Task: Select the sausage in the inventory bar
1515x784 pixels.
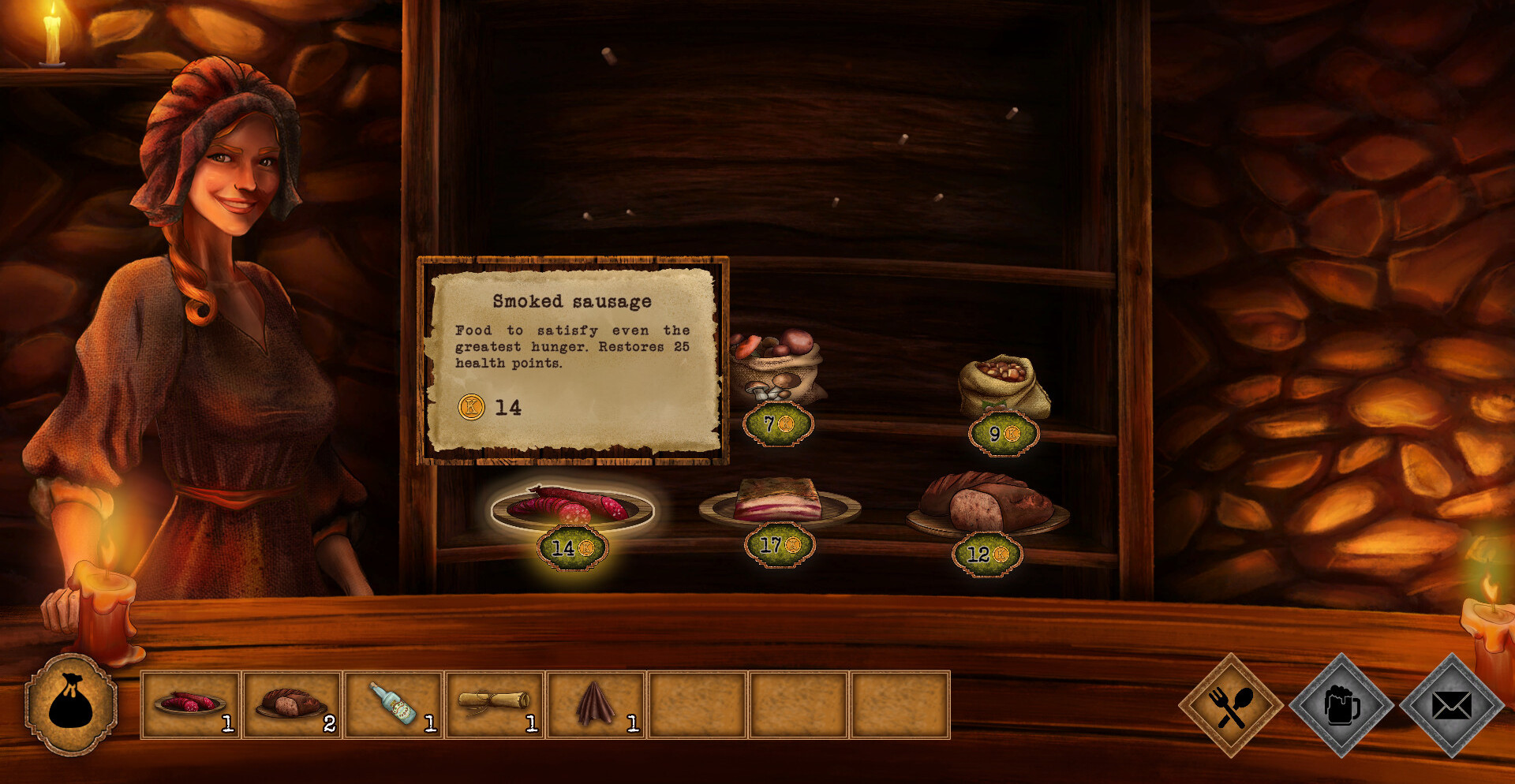Action: (190, 704)
